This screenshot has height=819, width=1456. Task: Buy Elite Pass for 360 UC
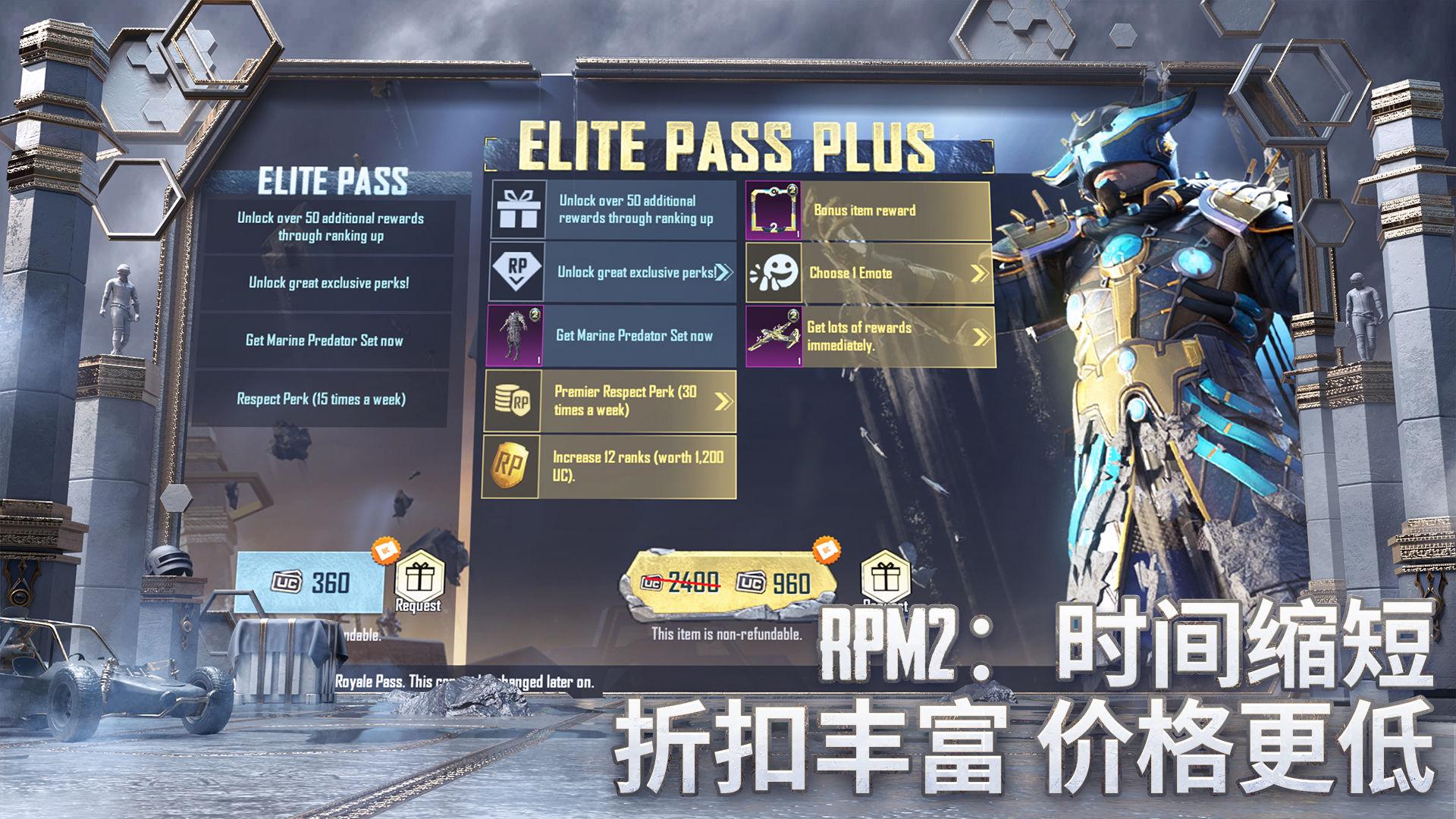(x=311, y=582)
